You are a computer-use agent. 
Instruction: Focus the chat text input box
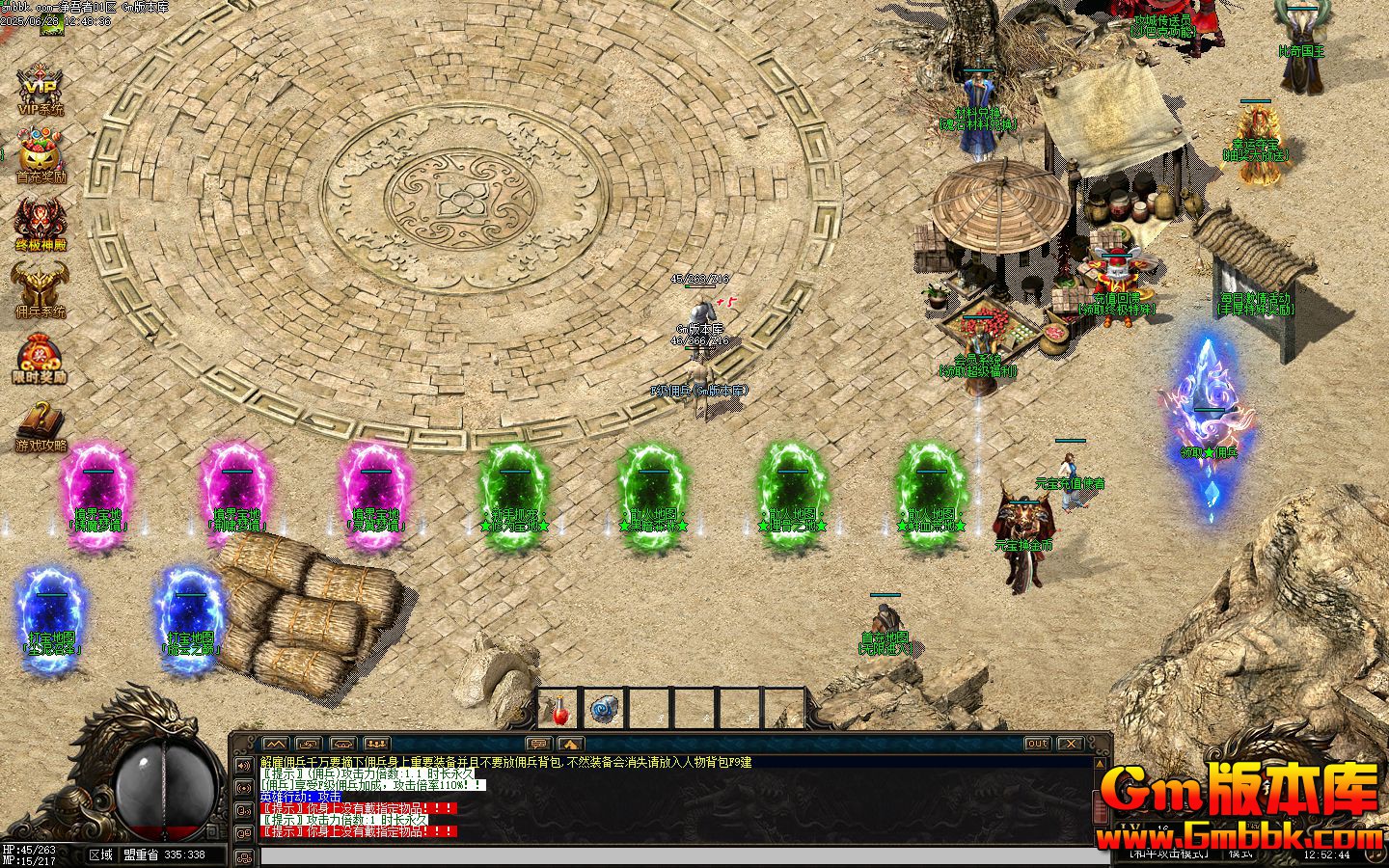[x=675, y=856]
